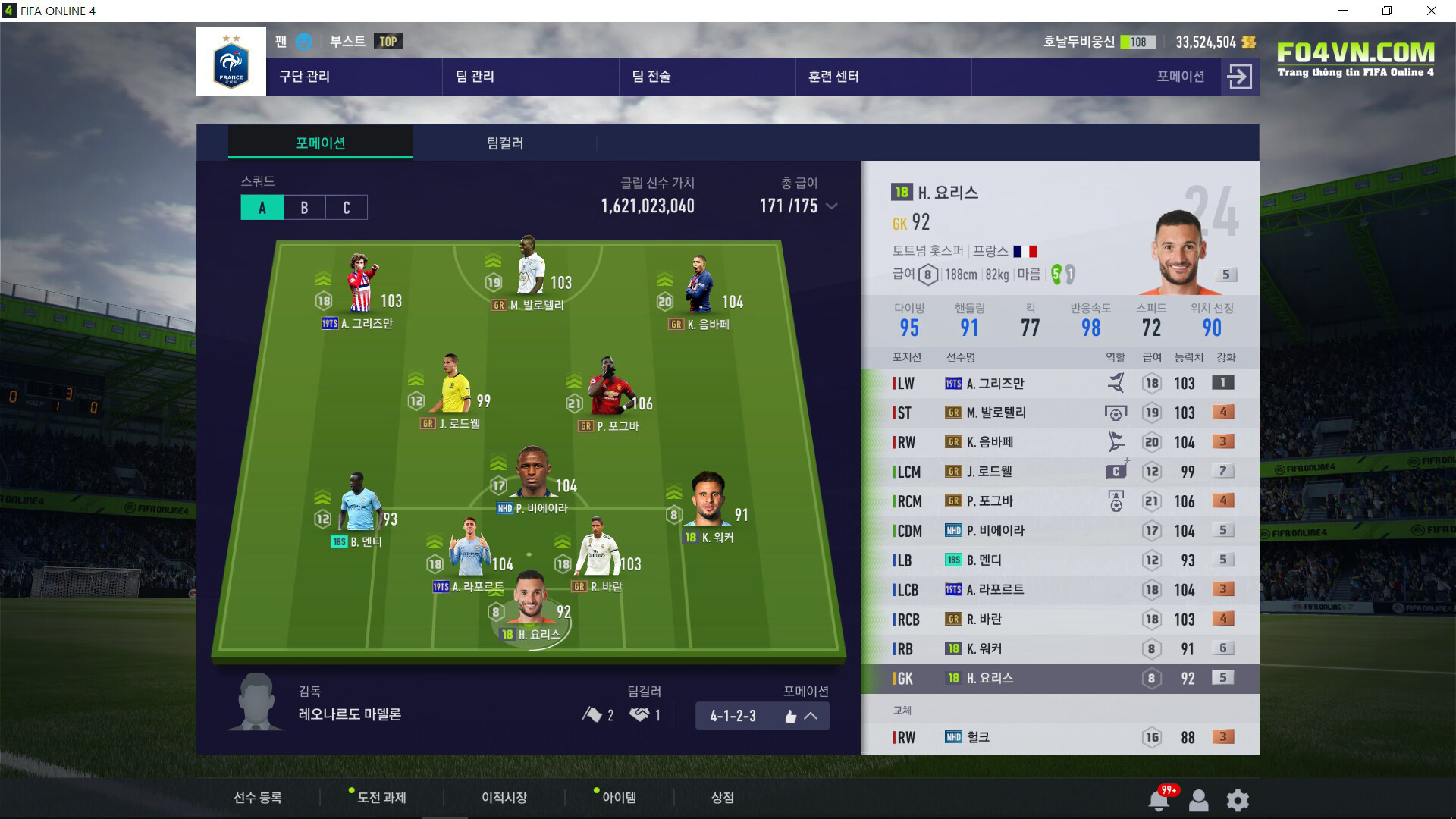1456x819 pixels.
Task: Switch to the 팀컬러 tab
Action: 504,143
